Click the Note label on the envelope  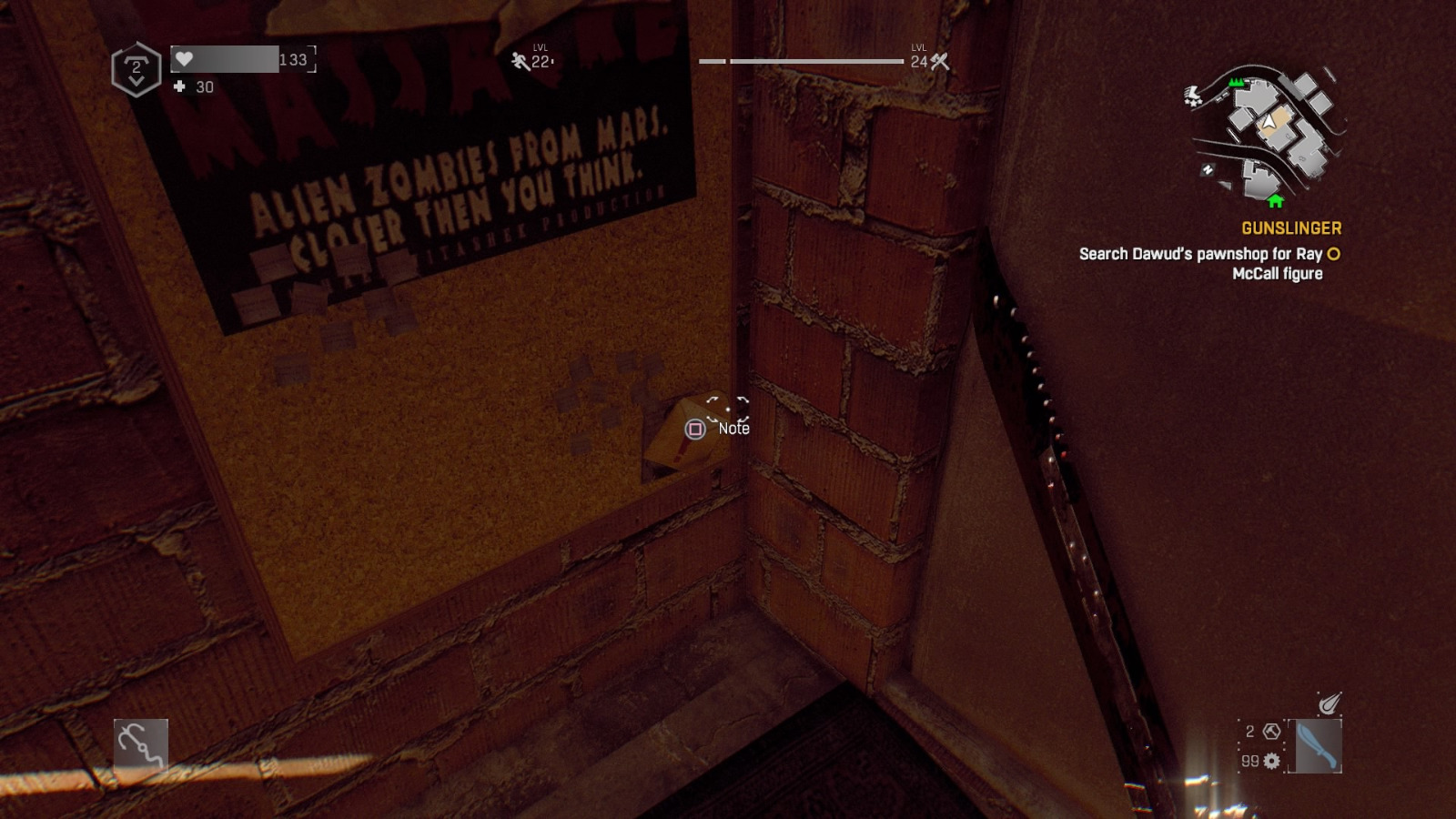point(732,428)
